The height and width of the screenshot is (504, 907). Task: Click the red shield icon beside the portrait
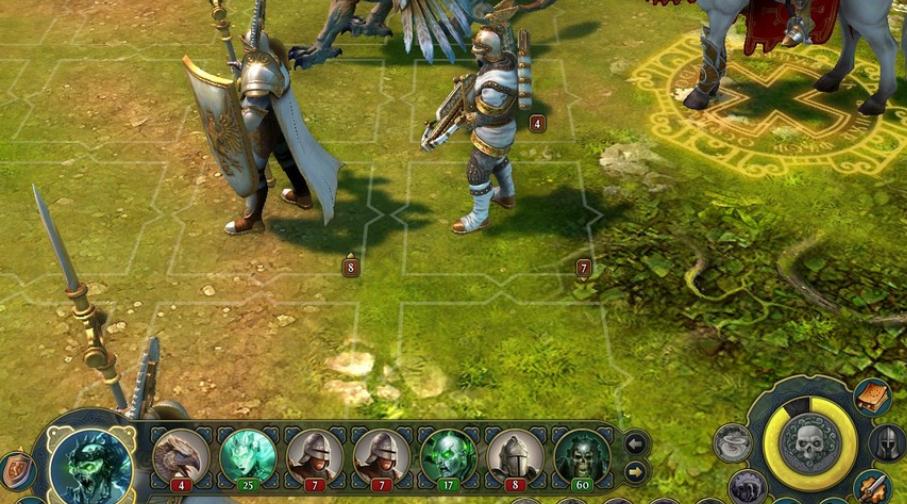click(17, 470)
